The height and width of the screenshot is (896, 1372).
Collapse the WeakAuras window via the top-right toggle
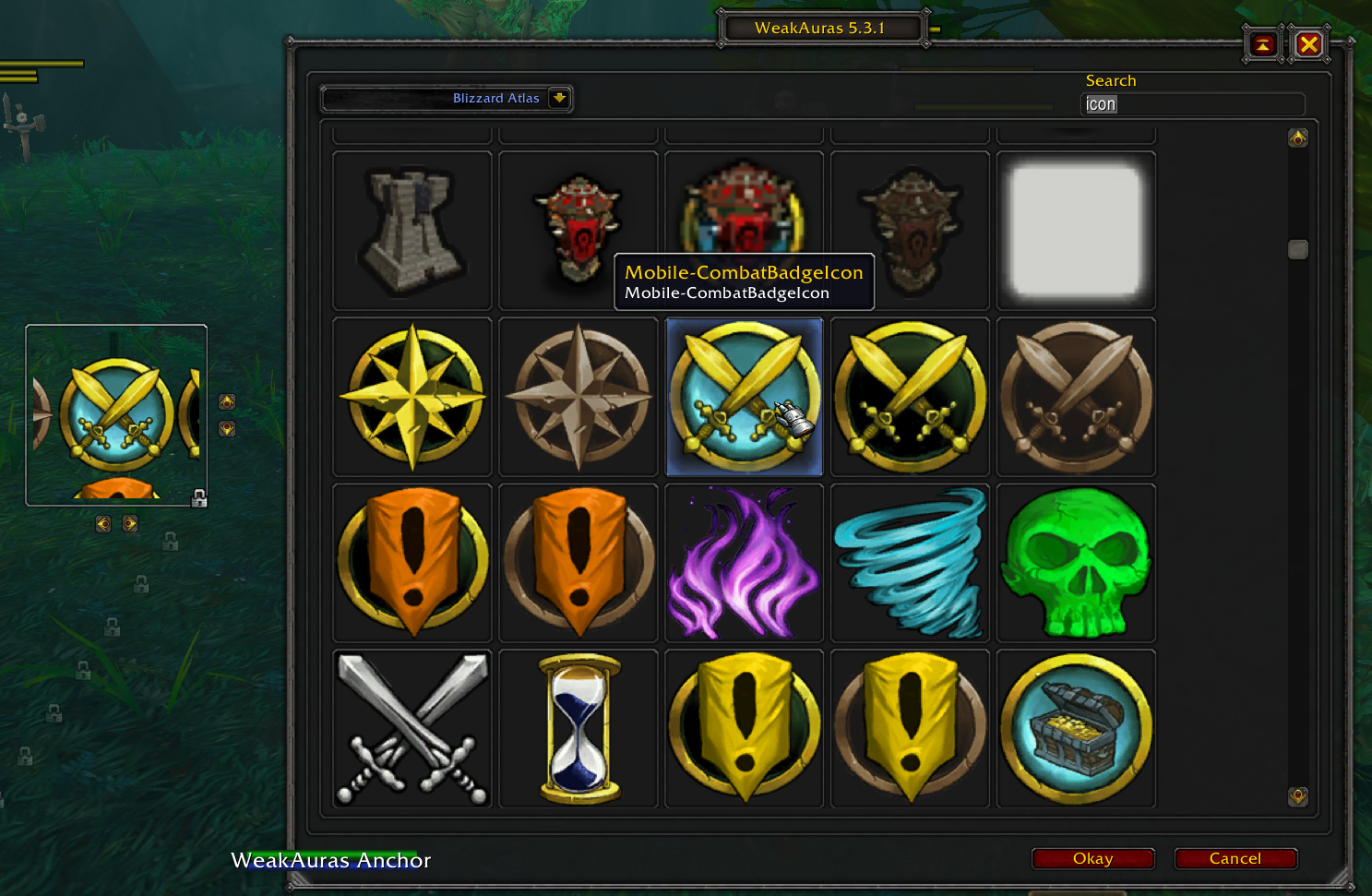pos(1261,43)
